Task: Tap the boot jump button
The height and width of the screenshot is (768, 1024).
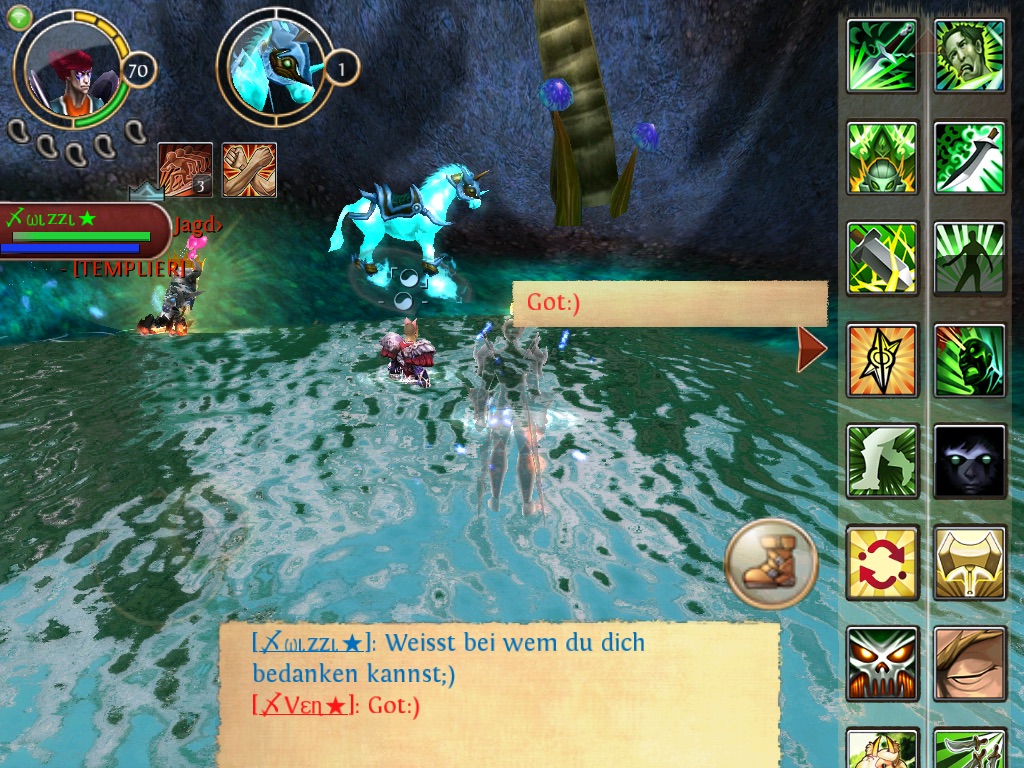Action: (771, 564)
